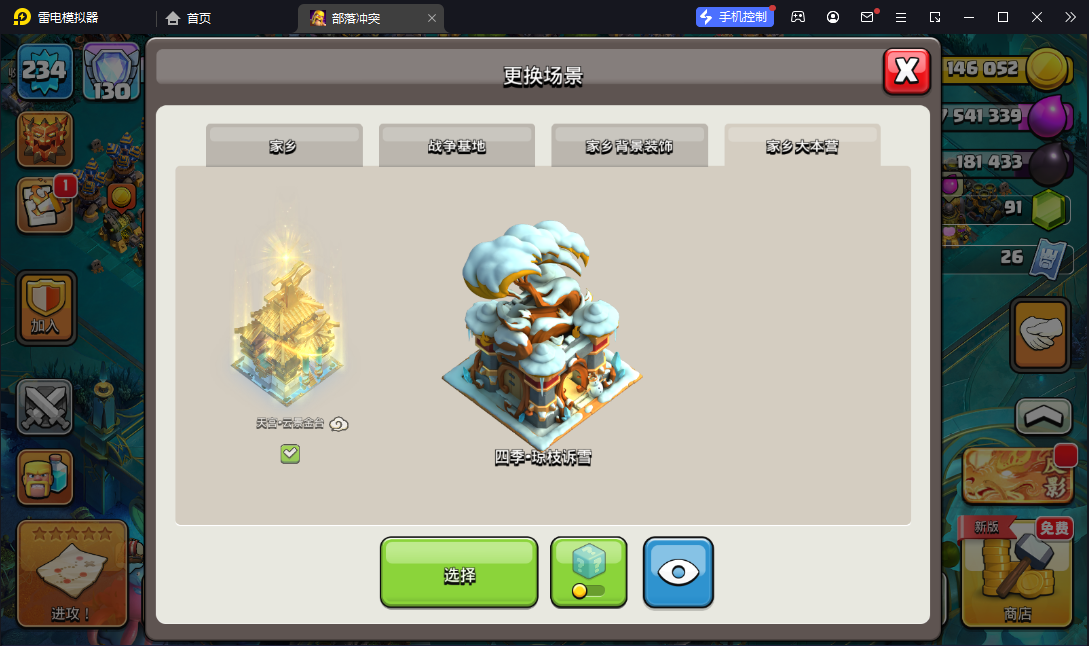Open the 首页 home tab in emulator
Image resolution: width=1089 pixels, height=646 pixels.
(189, 17)
